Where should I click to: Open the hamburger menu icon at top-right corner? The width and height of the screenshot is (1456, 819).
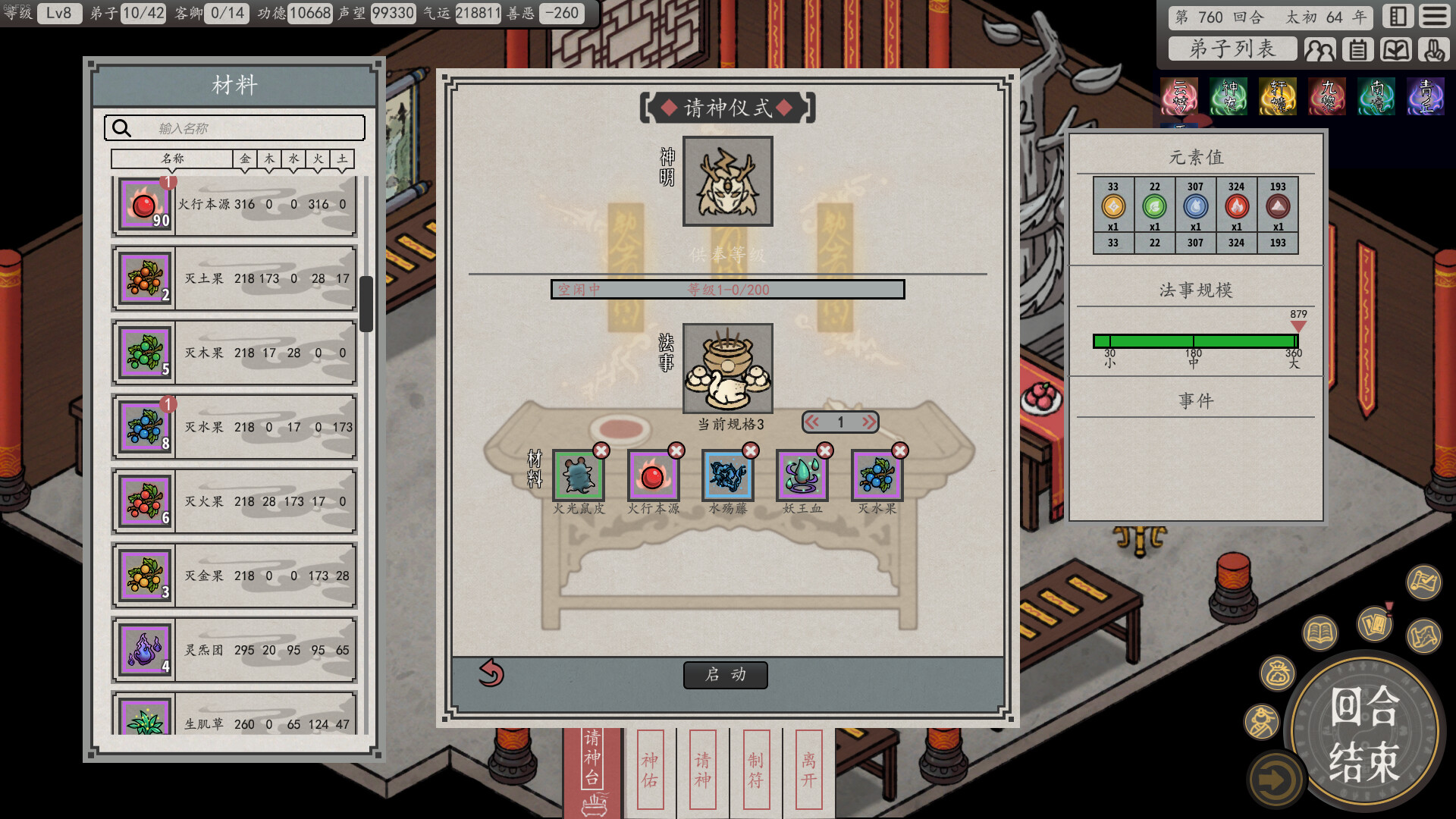pyautogui.click(x=1434, y=17)
